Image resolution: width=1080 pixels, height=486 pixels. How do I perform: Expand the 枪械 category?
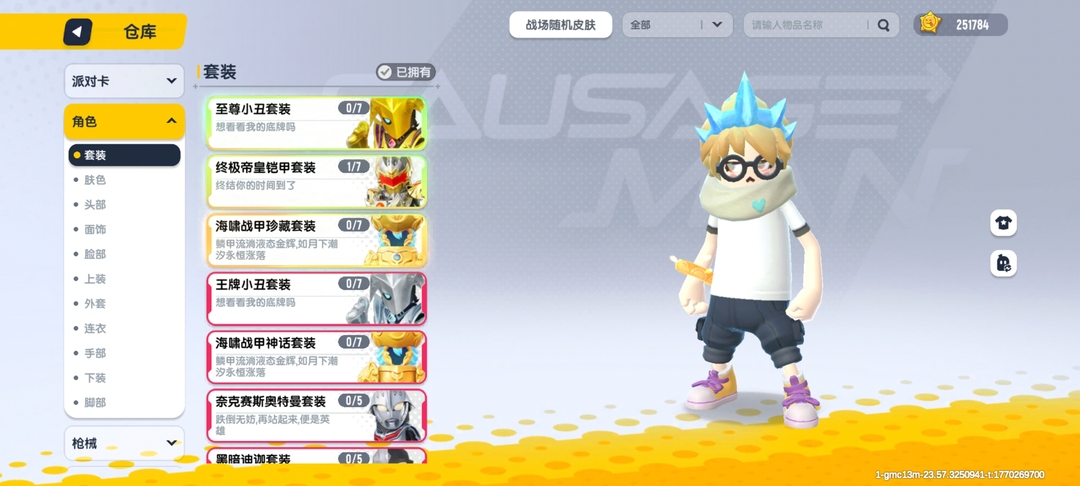124,443
